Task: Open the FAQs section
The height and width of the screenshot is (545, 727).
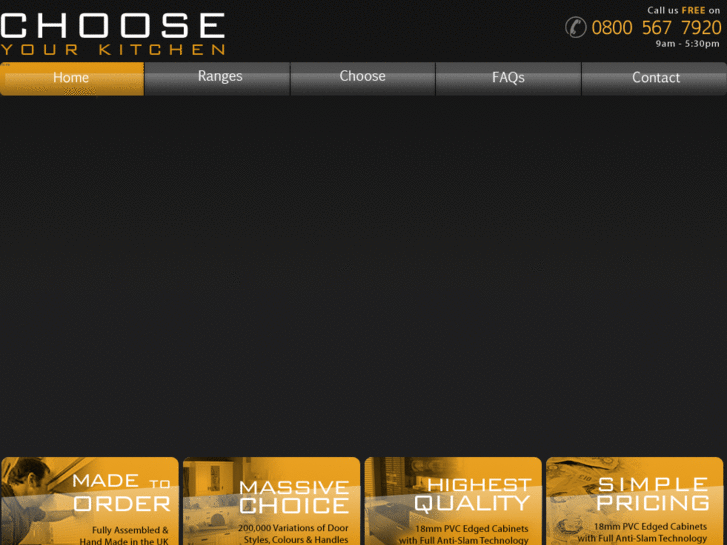Action: click(x=508, y=78)
